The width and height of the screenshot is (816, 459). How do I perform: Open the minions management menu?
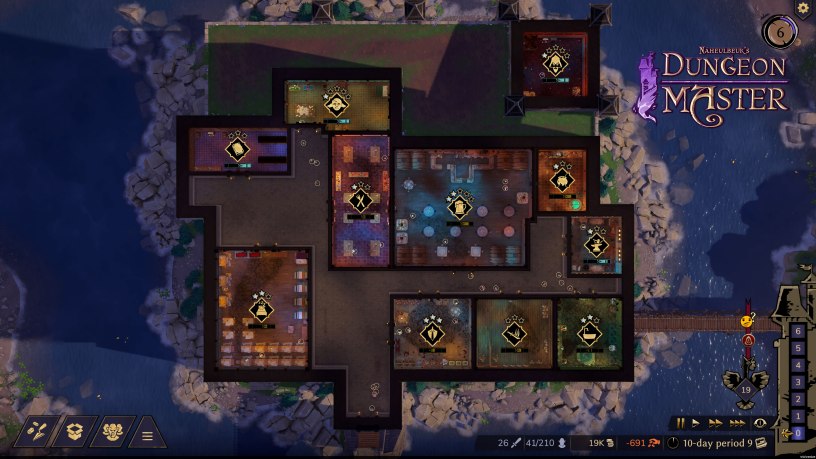coord(111,432)
